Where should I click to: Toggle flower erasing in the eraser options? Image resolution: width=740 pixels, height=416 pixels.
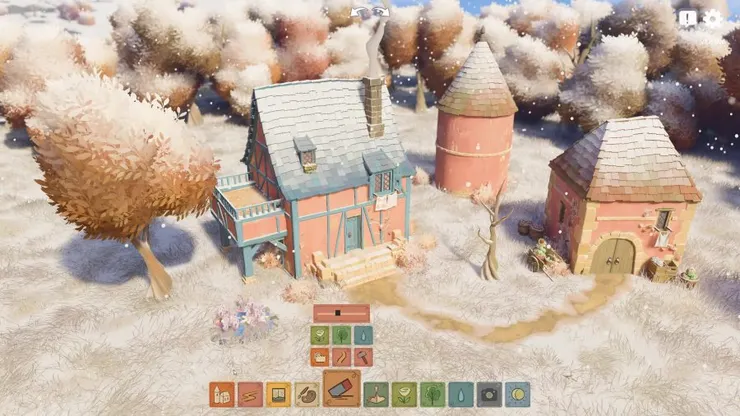click(320, 335)
